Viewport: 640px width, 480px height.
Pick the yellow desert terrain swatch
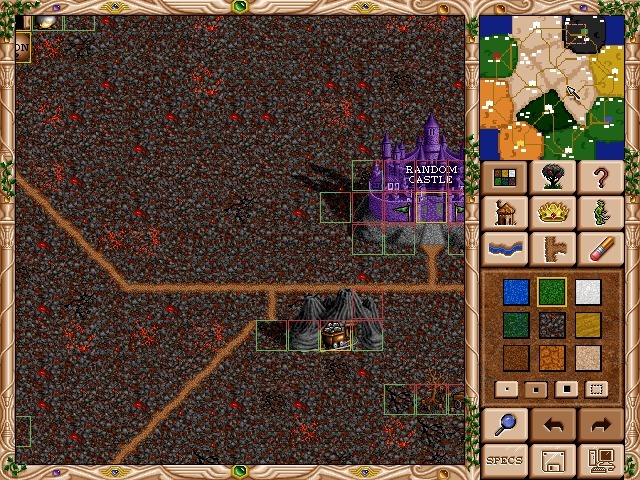[587, 325]
